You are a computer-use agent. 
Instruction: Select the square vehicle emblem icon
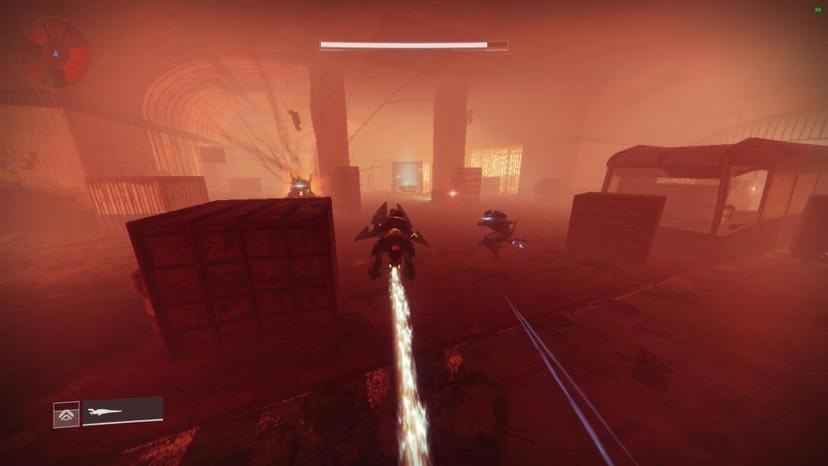pos(66,413)
